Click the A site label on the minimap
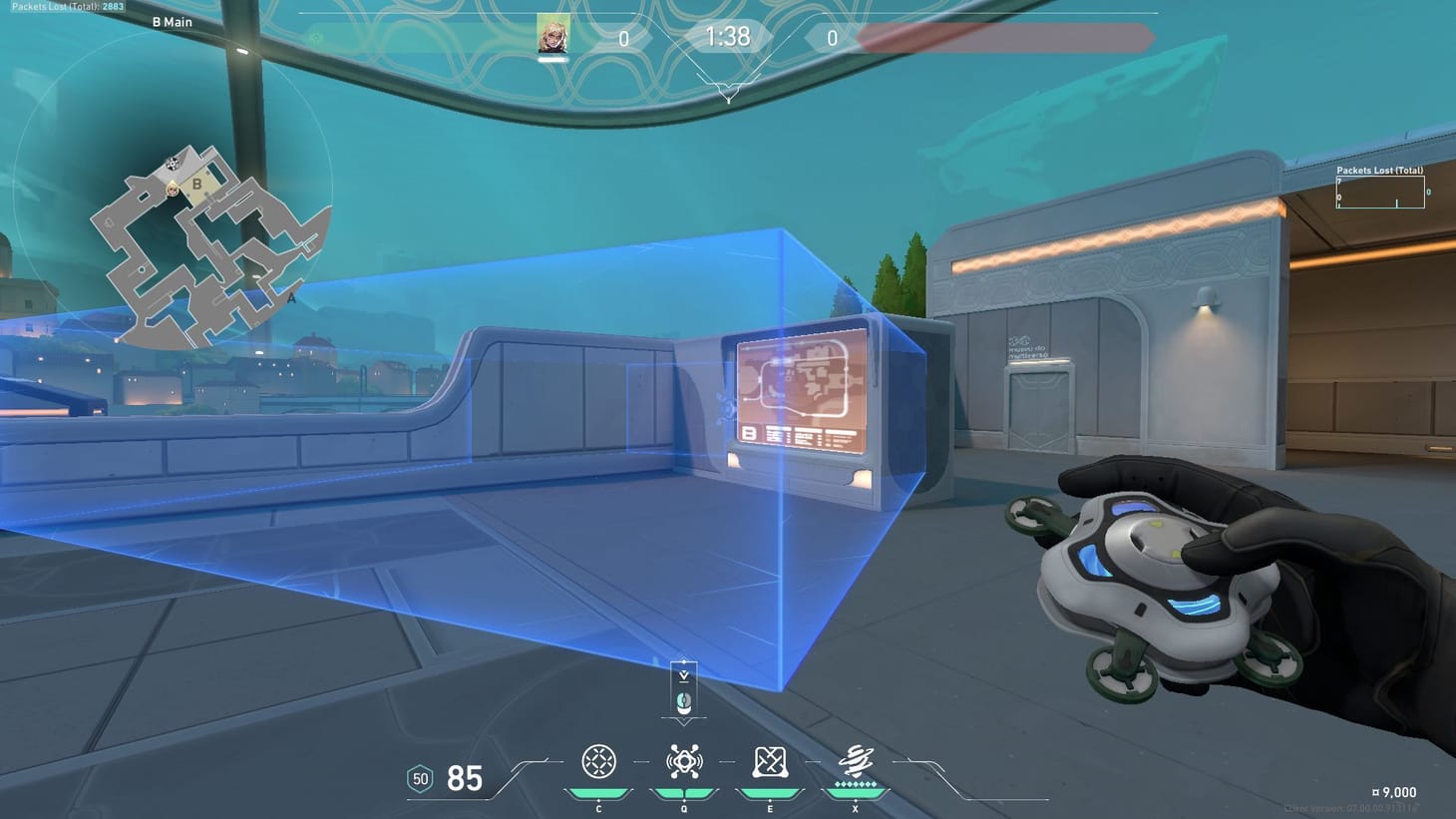1456x819 pixels. pyautogui.click(x=290, y=297)
